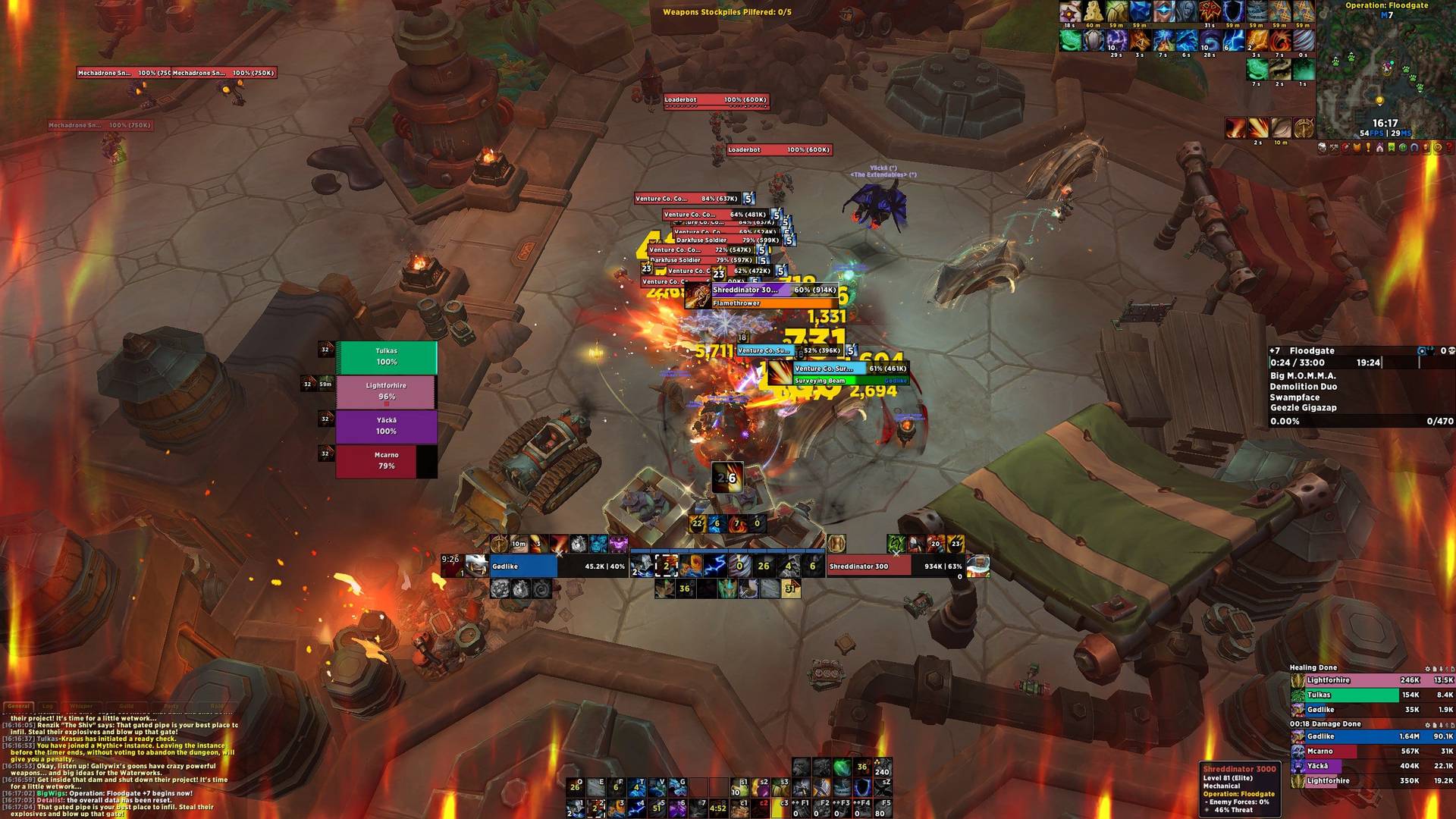Select Mcarno's red party frame
Viewport: 1456px width, 819px height.
(386, 461)
